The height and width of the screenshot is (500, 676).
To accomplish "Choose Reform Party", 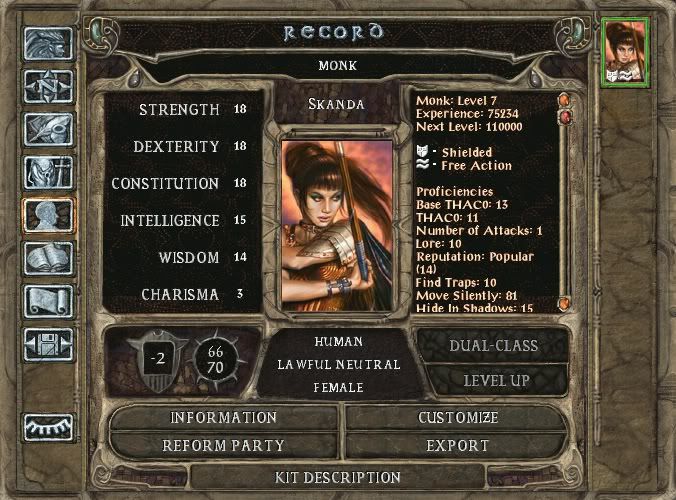I will click(x=223, y=446).
